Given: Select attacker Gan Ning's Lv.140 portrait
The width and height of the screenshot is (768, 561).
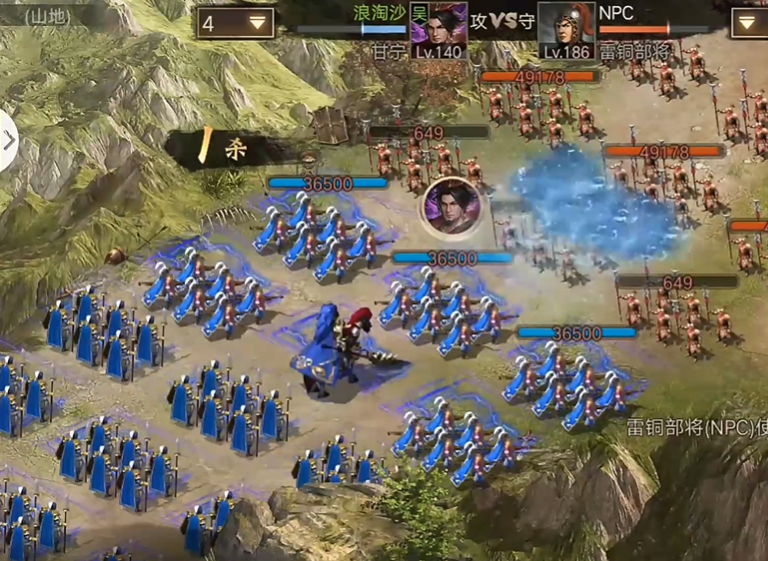Looking at the screenshot, I should point(438,30).
